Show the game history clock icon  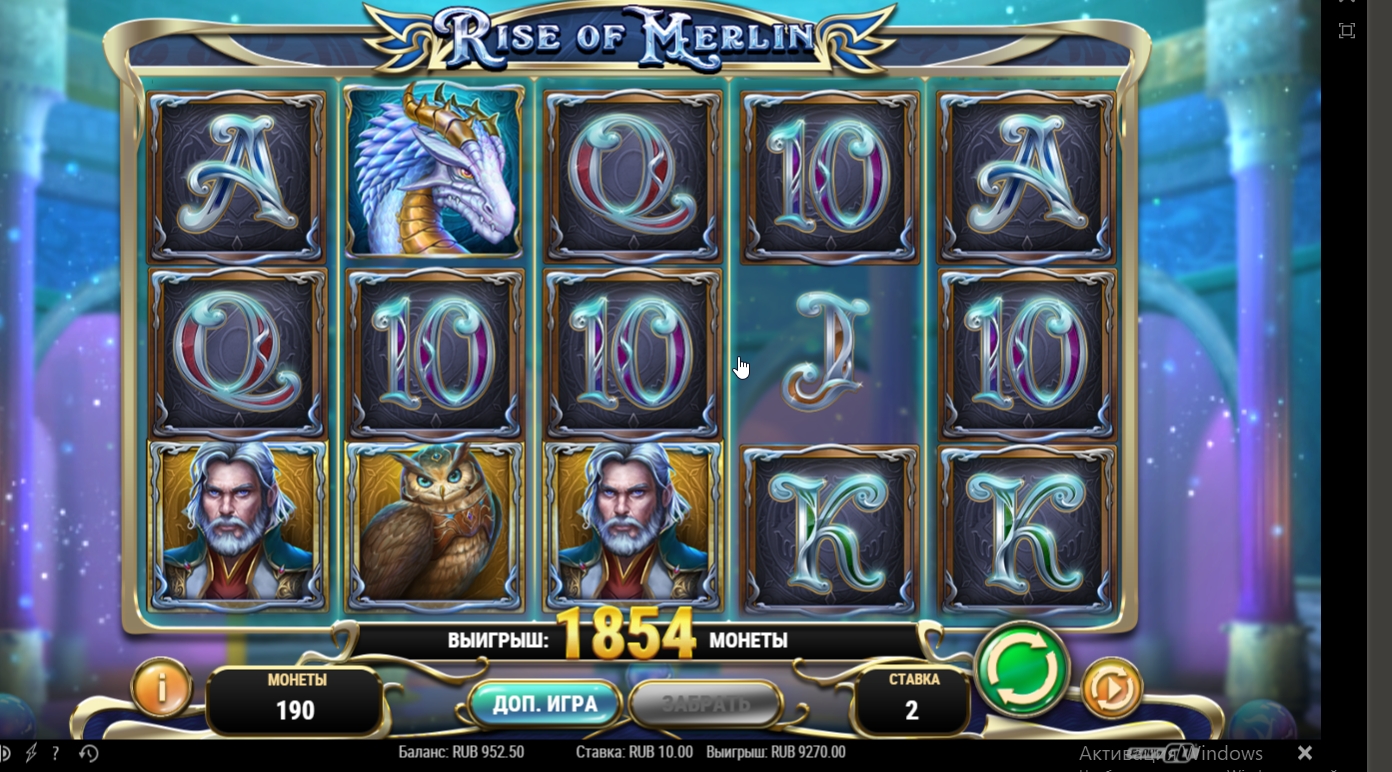[88, 753]
